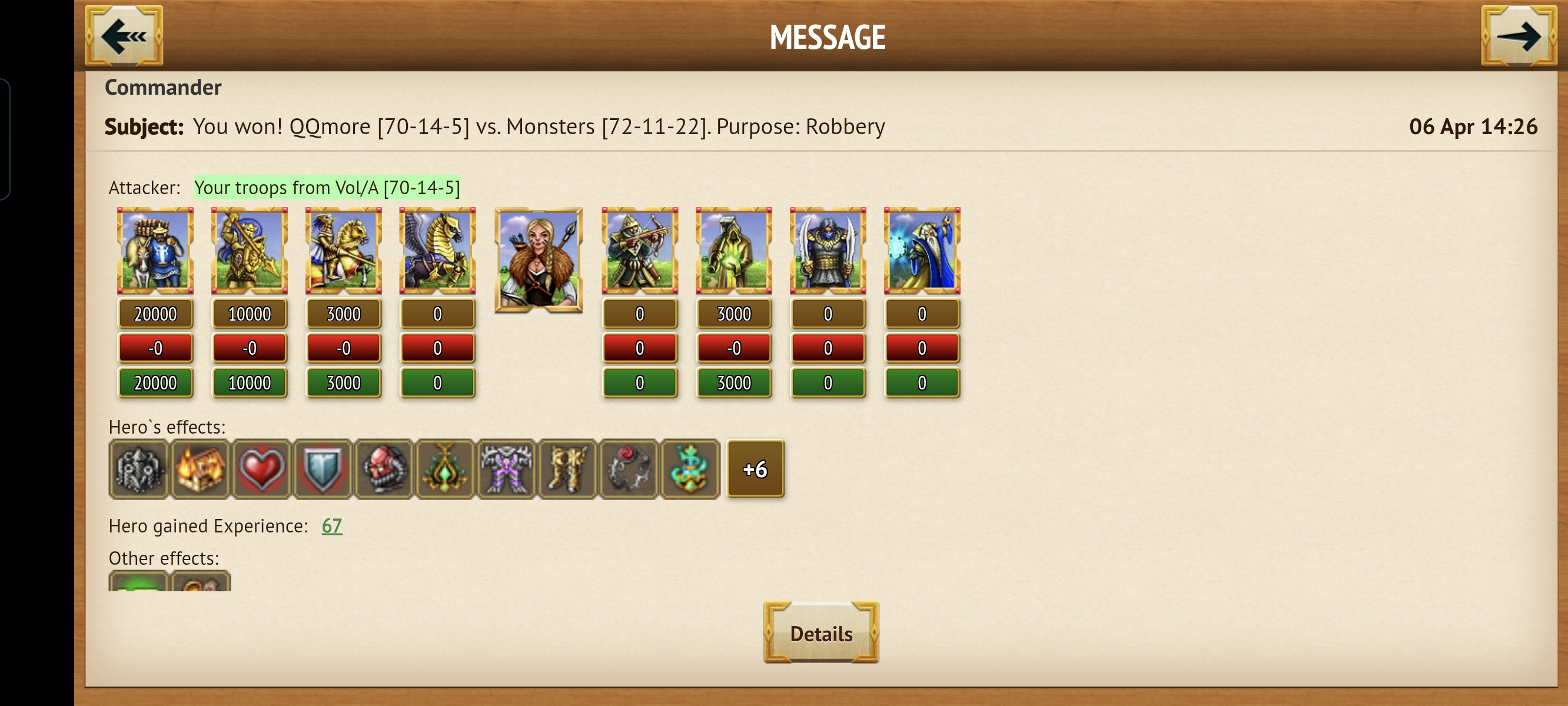Expand the +6 hidden hero effects
1568x706 pixels.
point(755,469)
